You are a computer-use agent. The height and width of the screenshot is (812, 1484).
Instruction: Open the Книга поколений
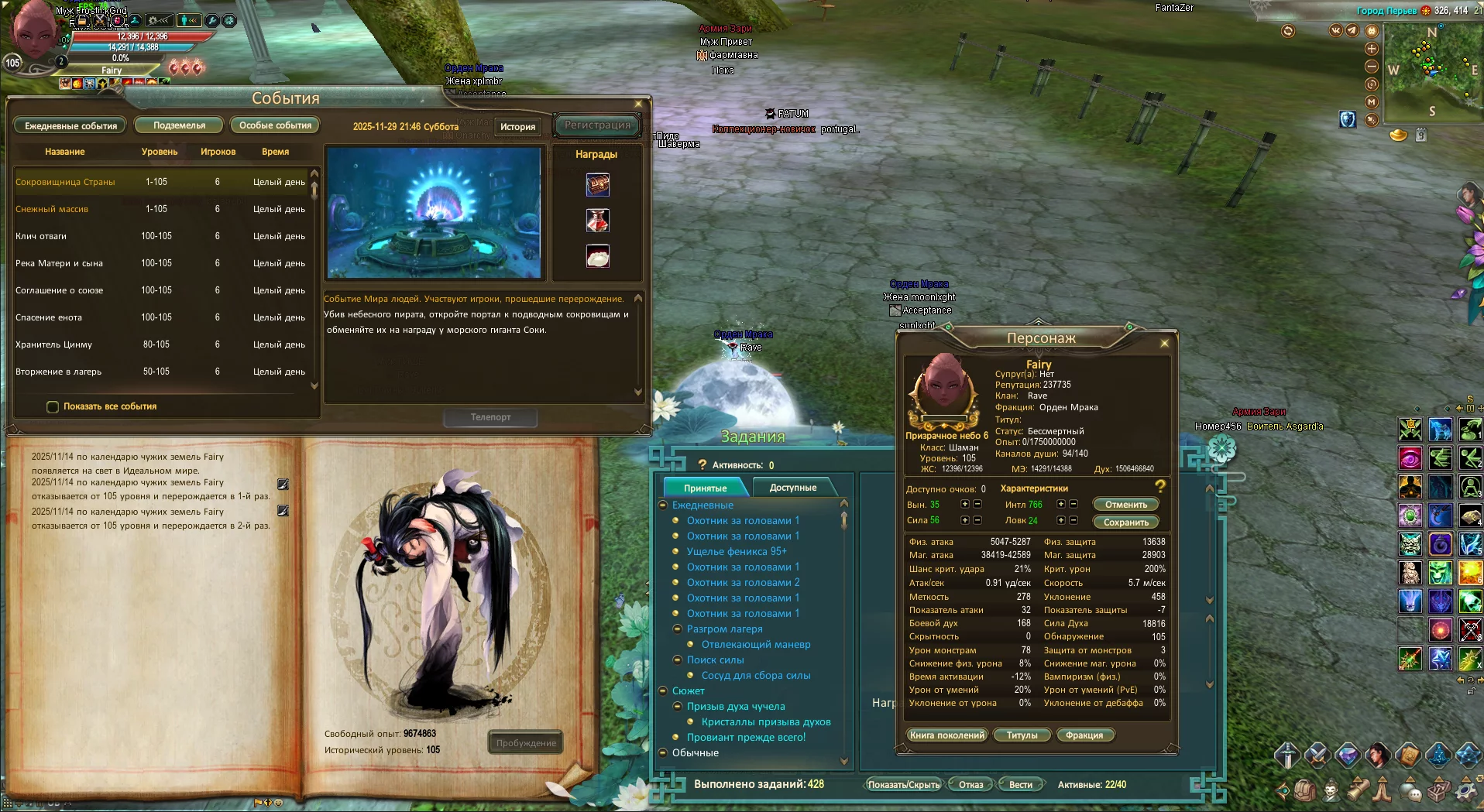[x=946, y=735]
